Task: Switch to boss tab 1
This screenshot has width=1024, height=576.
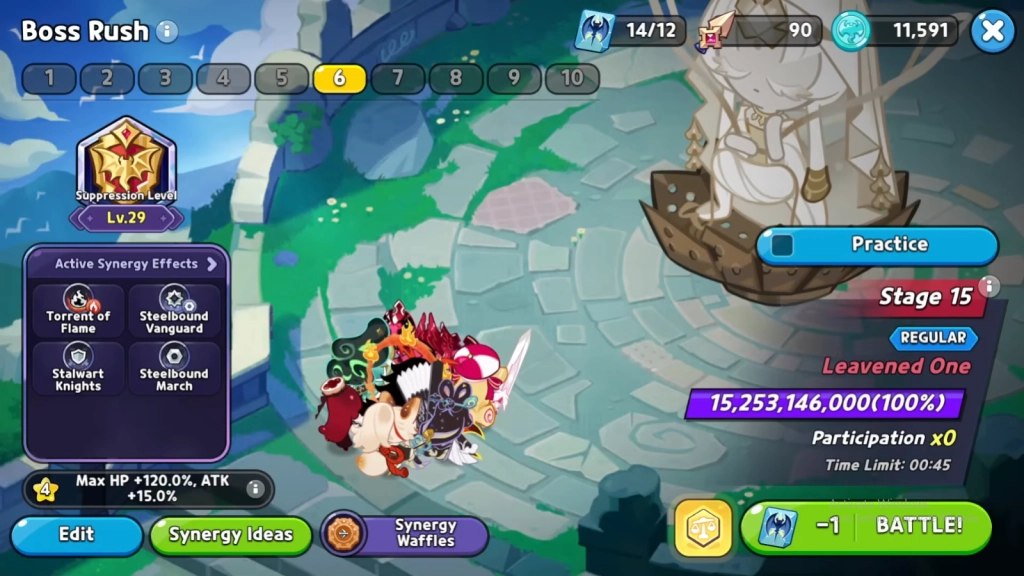Action: pos(49,78)
